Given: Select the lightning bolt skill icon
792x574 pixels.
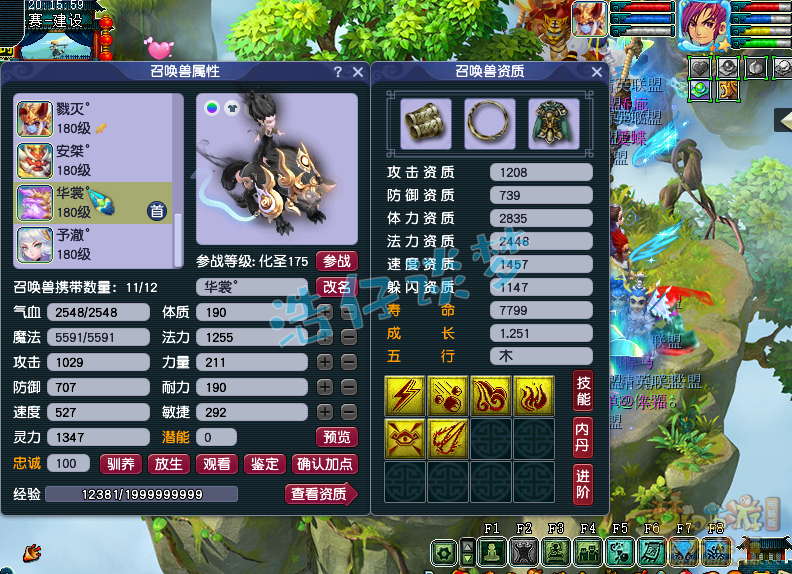Looking at the screenshot, I should 405,396.
